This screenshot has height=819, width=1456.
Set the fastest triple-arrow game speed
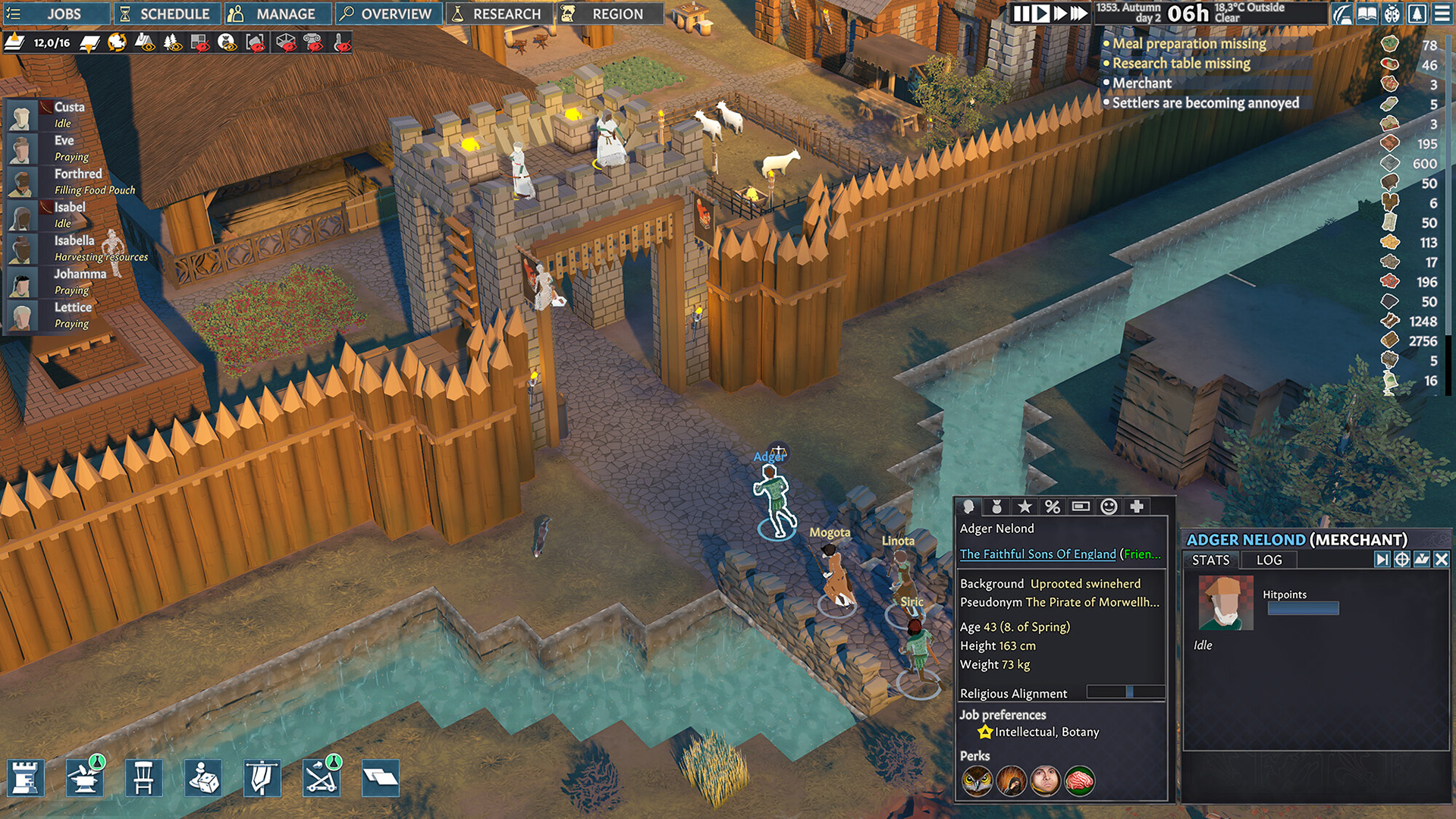point(1078,14)
